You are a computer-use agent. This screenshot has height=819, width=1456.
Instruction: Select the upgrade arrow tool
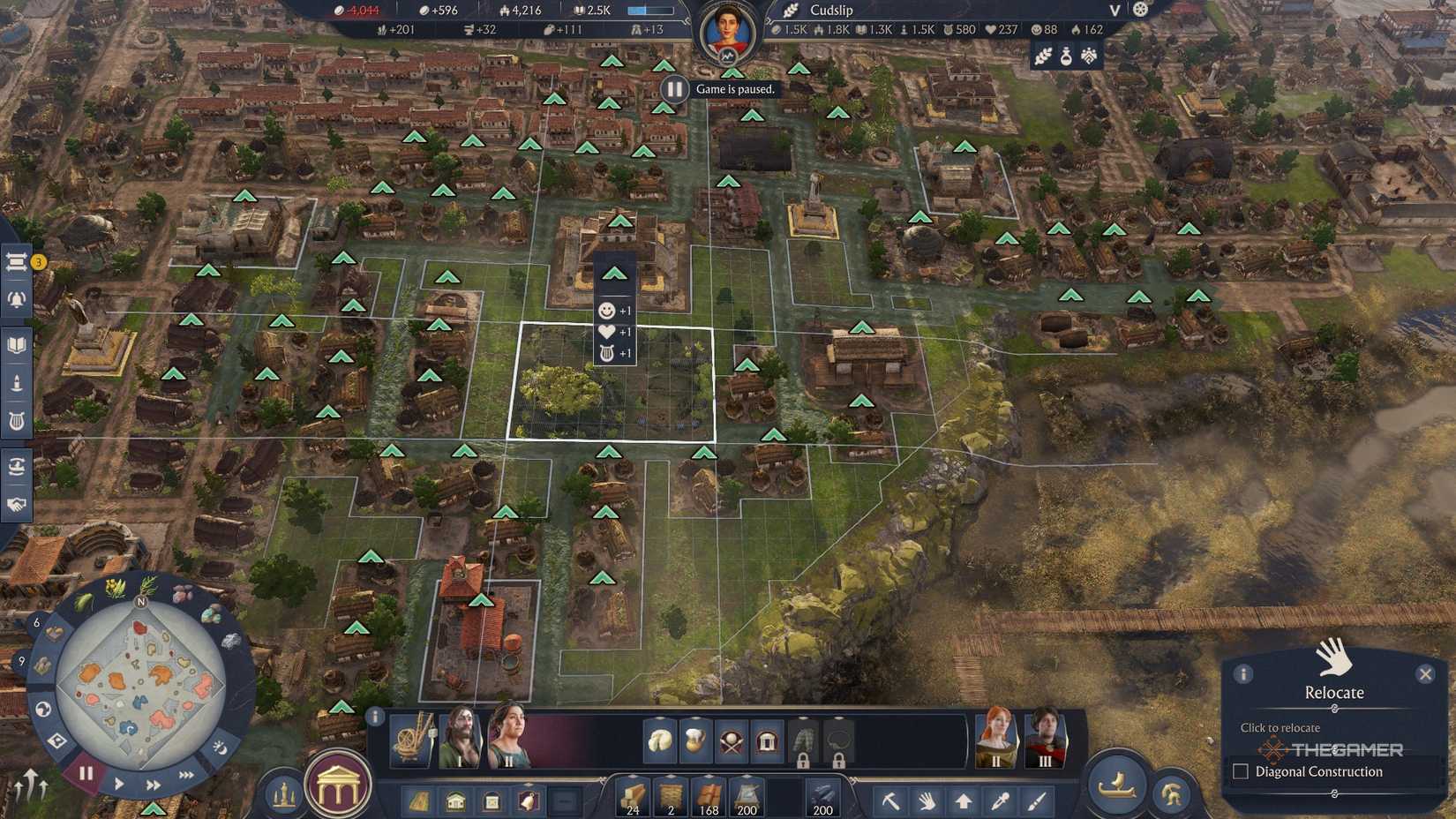[x=964, y=800]
